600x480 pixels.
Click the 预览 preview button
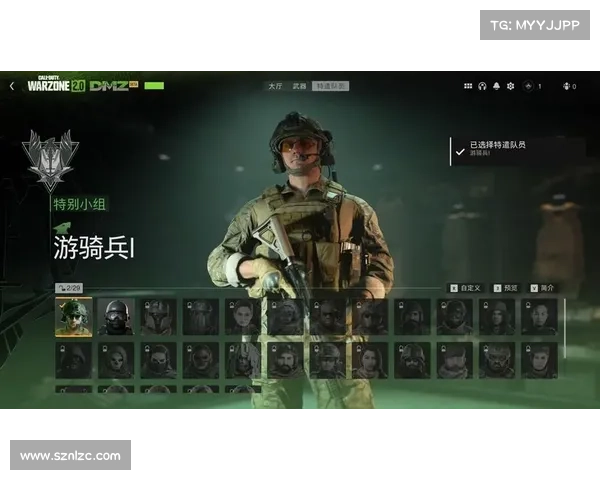[508, 288]
